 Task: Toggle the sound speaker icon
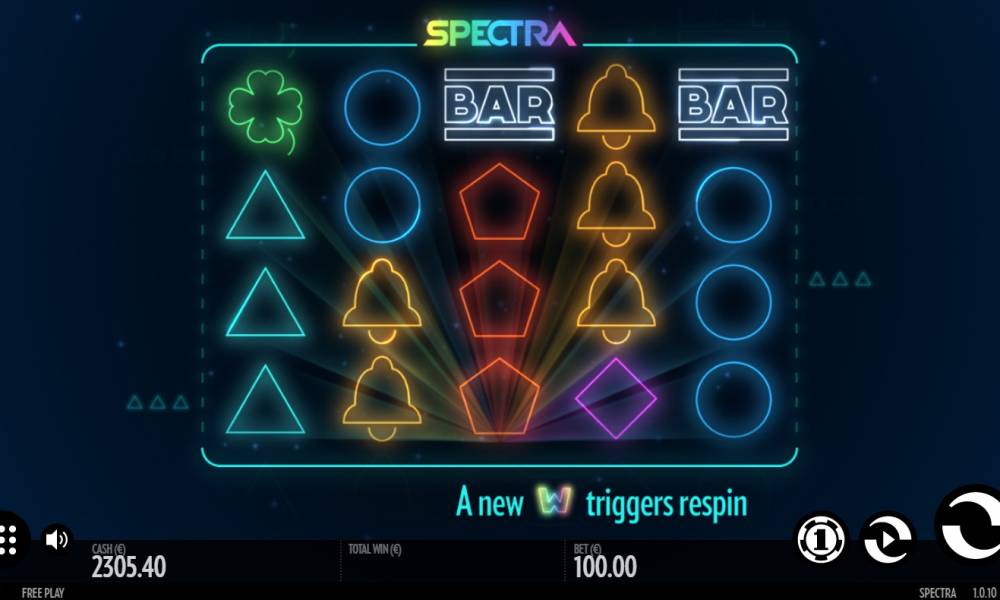[x=57, y=540]
